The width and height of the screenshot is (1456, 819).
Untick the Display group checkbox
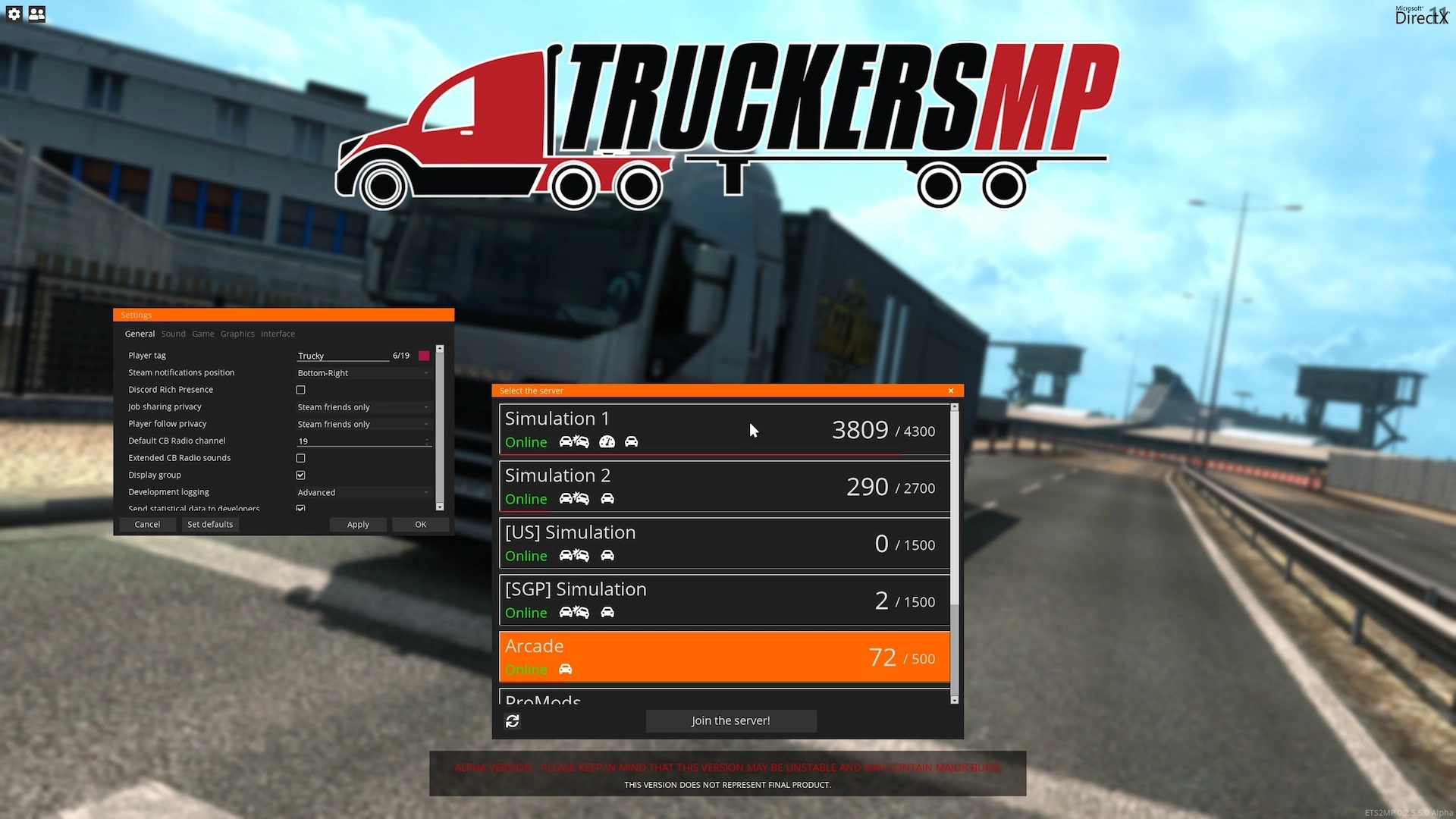[301, 475]
